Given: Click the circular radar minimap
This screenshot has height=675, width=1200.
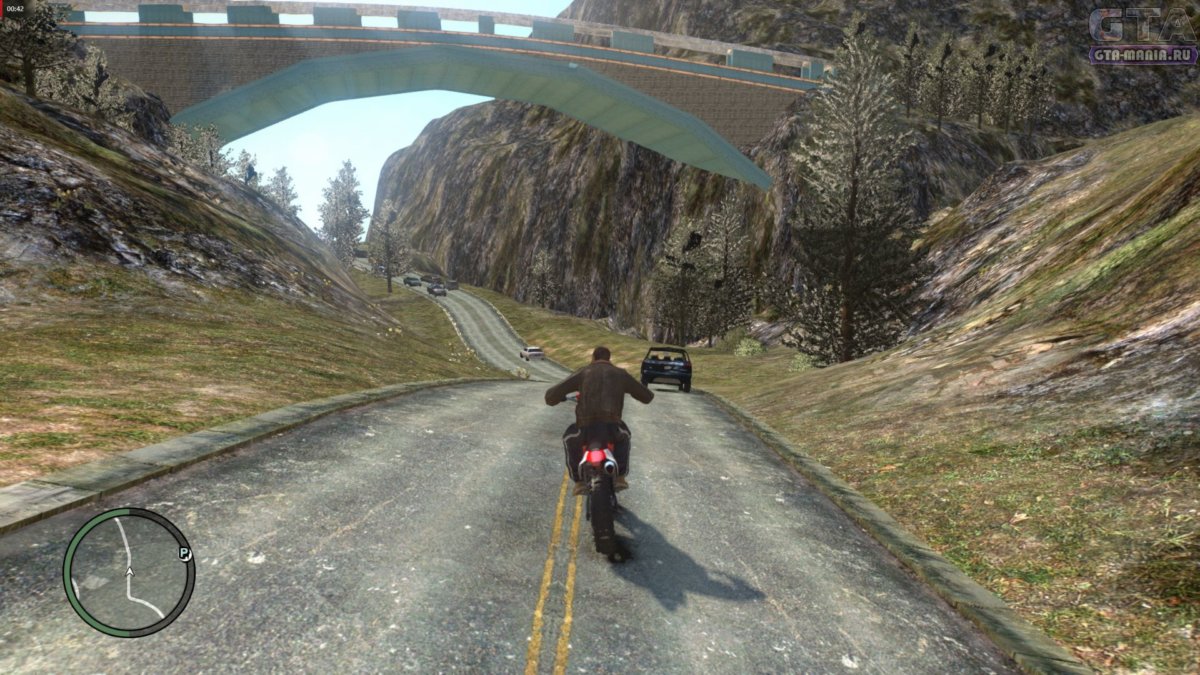Looking at the screenshot, I should coord(129,572).
